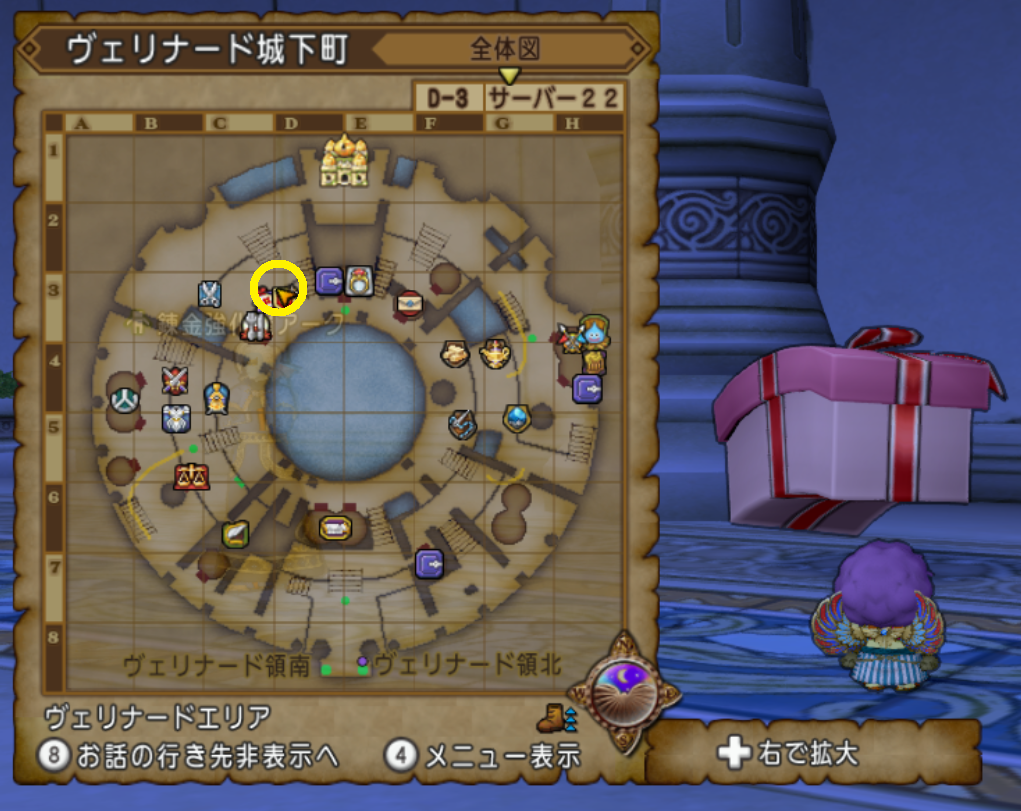Viewport: 1021px width, 811px height.
Task: Click the crossed swords weapon shop marker
Action: click(x=175, y=380)
